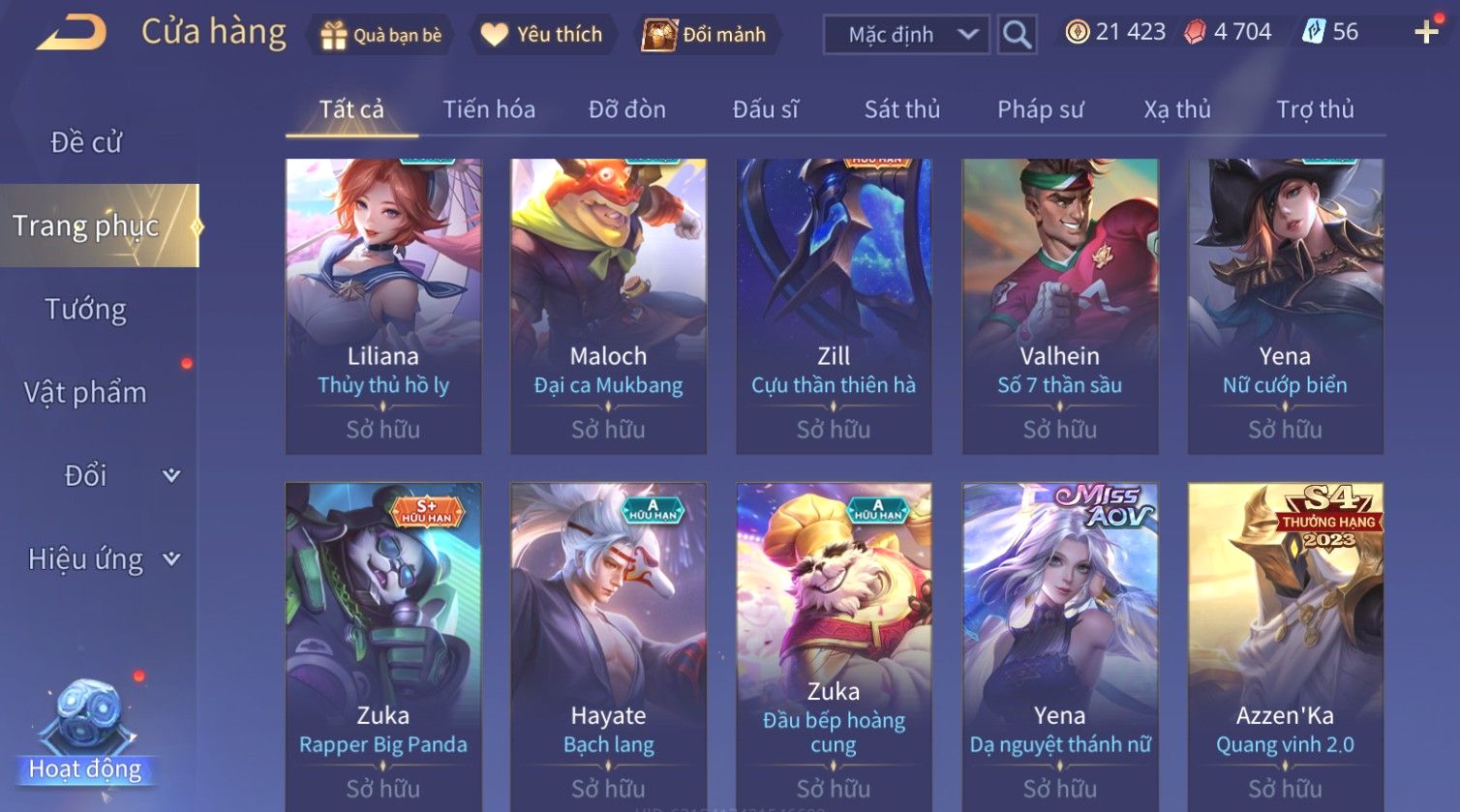The width and height of the screenshot is (1460, 812).
Task: Expand the Mặc định sort dropdown
Action: [906, 35]
